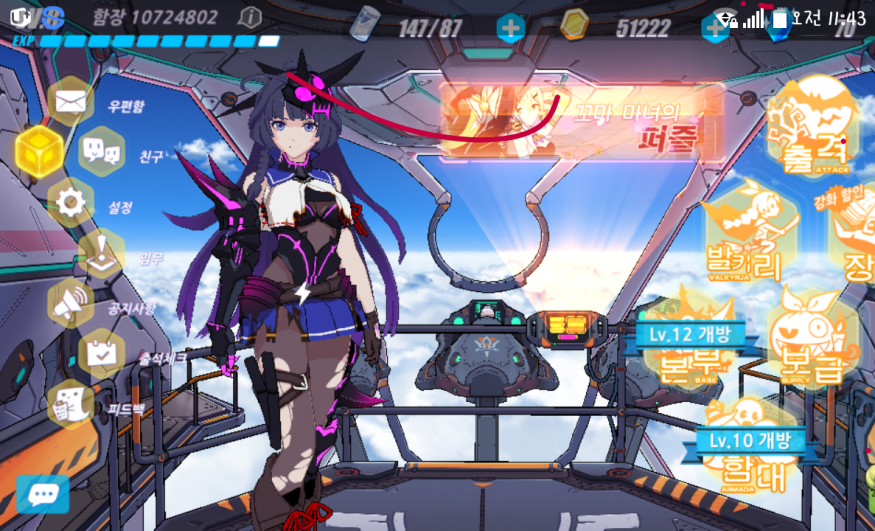Open the Valkyrie (발키리) menu

(x=748, y=231)
